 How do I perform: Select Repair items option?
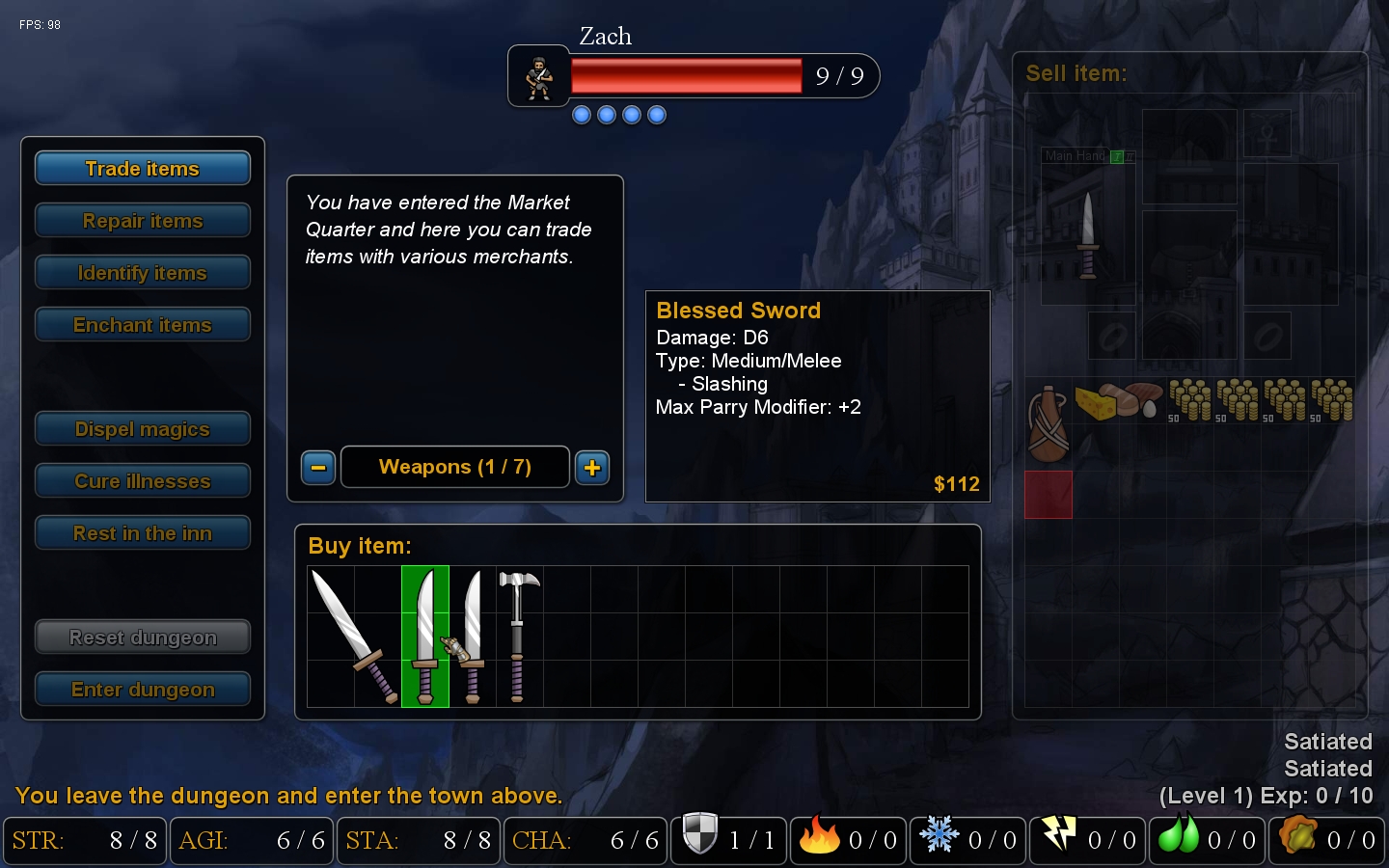pos(143,221)
